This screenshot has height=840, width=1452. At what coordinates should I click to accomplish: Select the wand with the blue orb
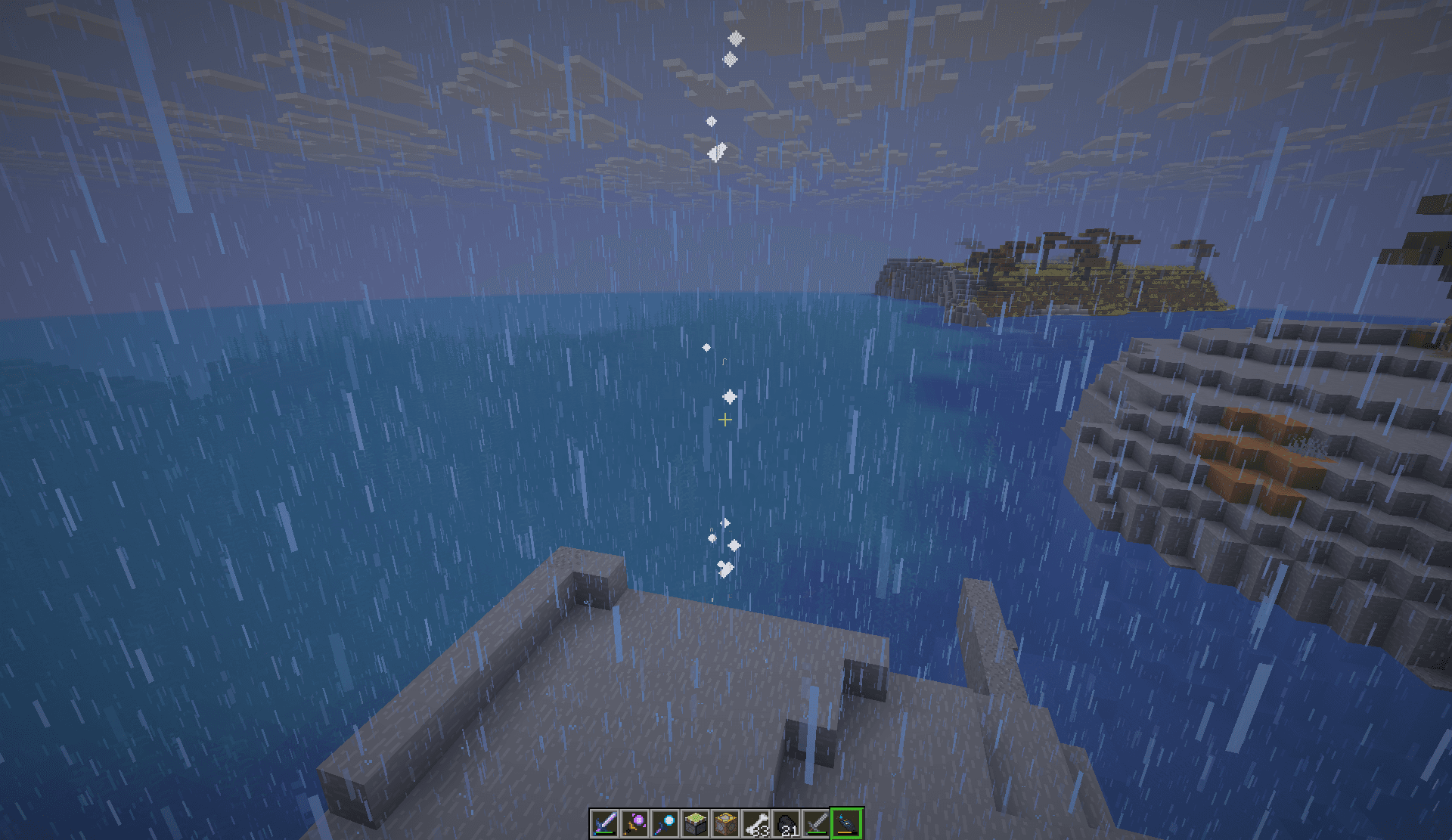tap(665, 823)
